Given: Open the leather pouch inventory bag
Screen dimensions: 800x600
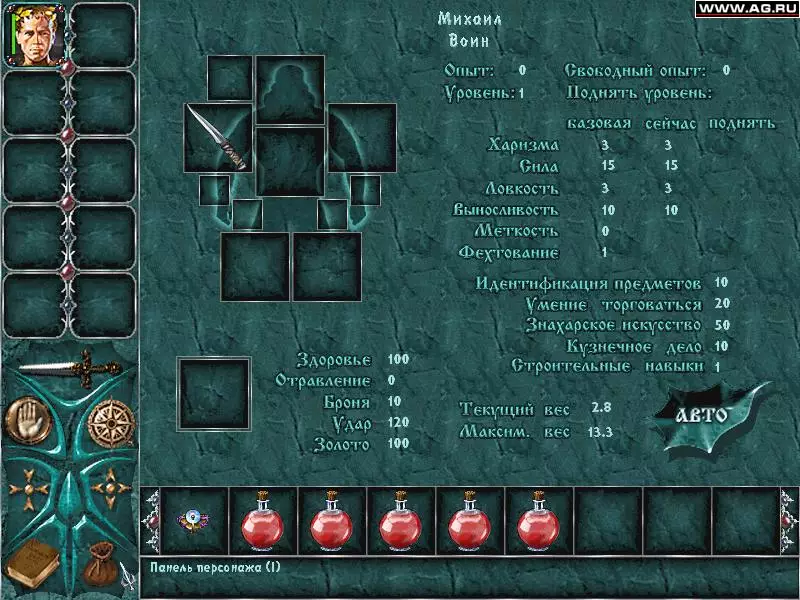Looking at the screenshot, I should (98, 565).
